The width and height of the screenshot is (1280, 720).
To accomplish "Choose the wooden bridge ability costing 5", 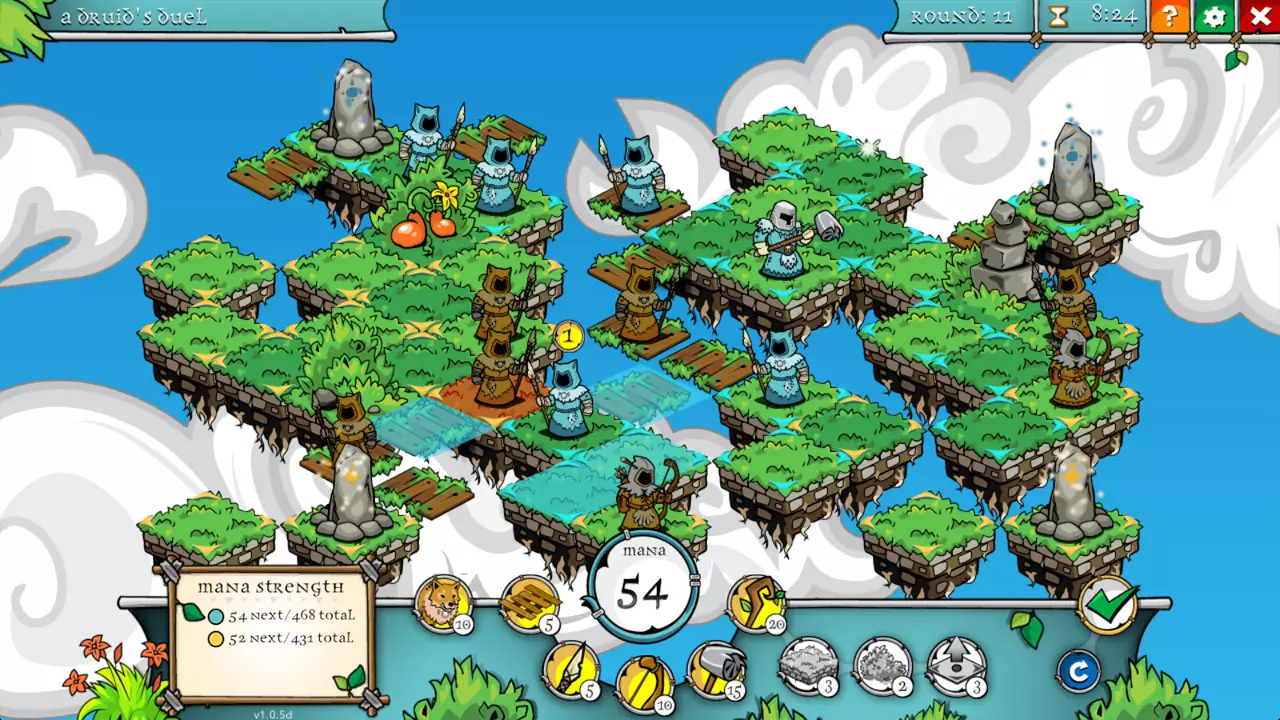I will 529,603.
